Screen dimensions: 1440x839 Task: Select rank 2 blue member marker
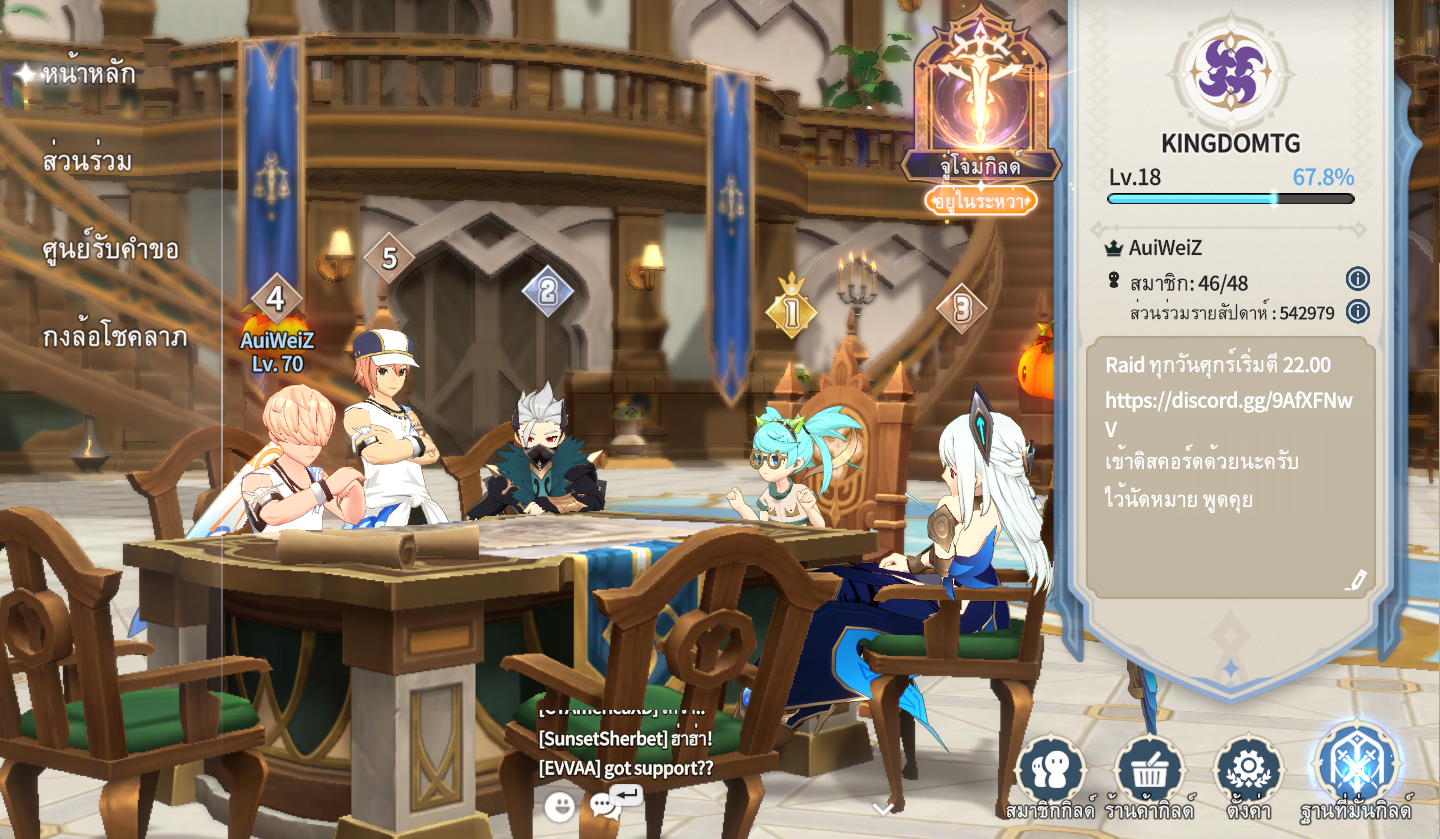tap(548, 291)
